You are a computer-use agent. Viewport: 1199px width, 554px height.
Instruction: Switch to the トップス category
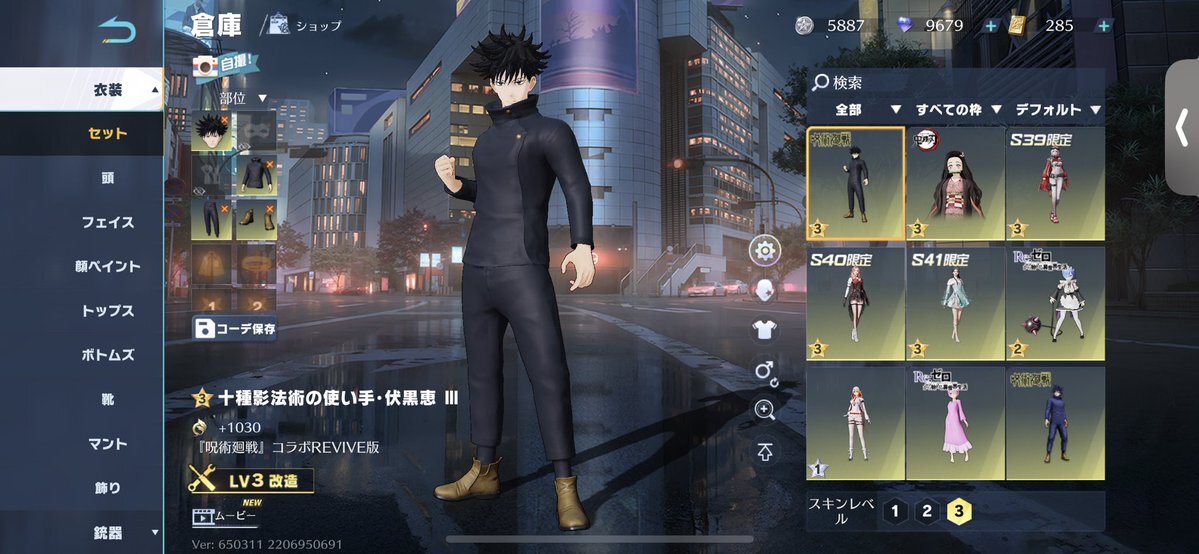(108, 311)
